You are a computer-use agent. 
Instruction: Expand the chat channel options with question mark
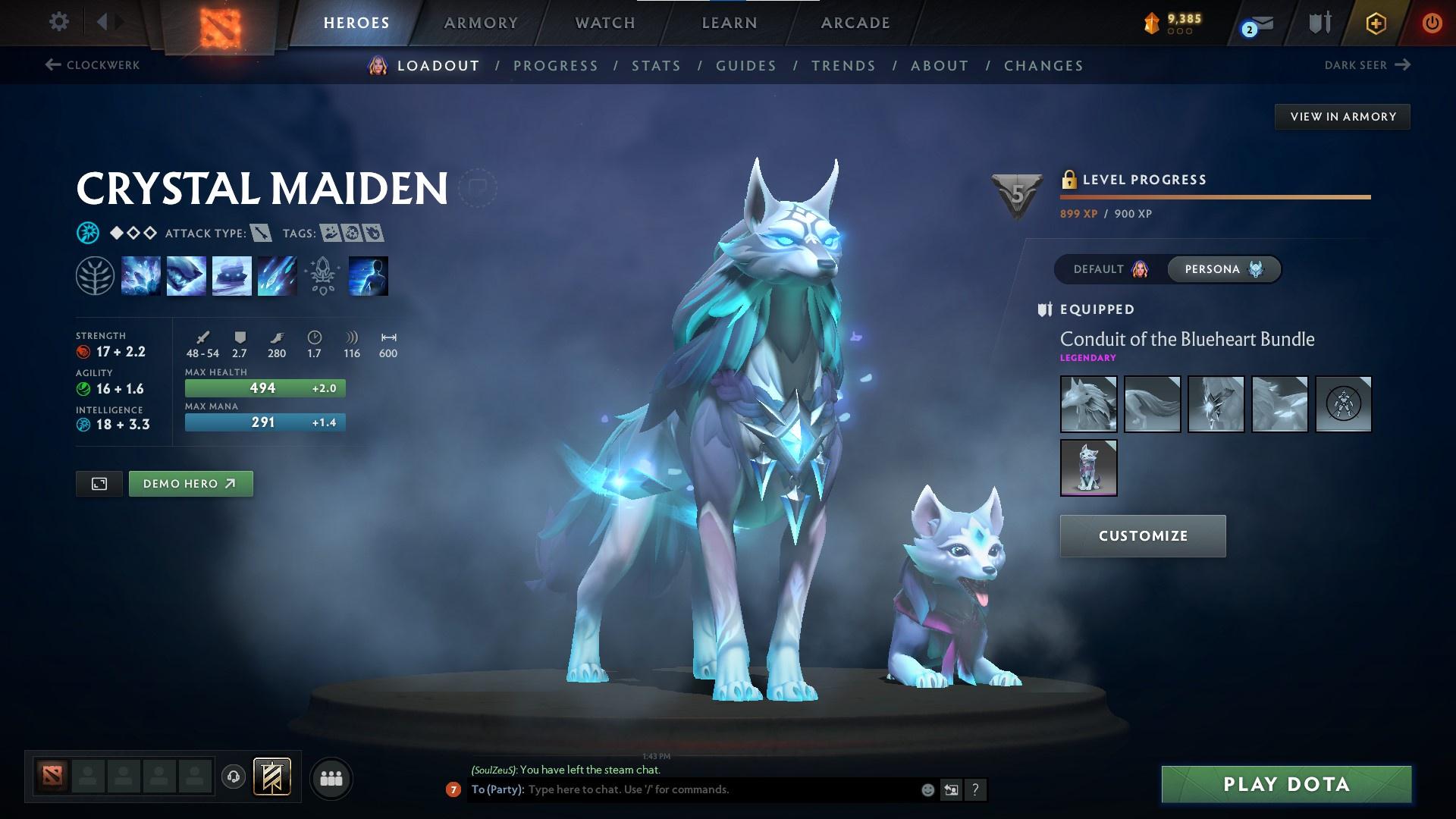[976, 789]
